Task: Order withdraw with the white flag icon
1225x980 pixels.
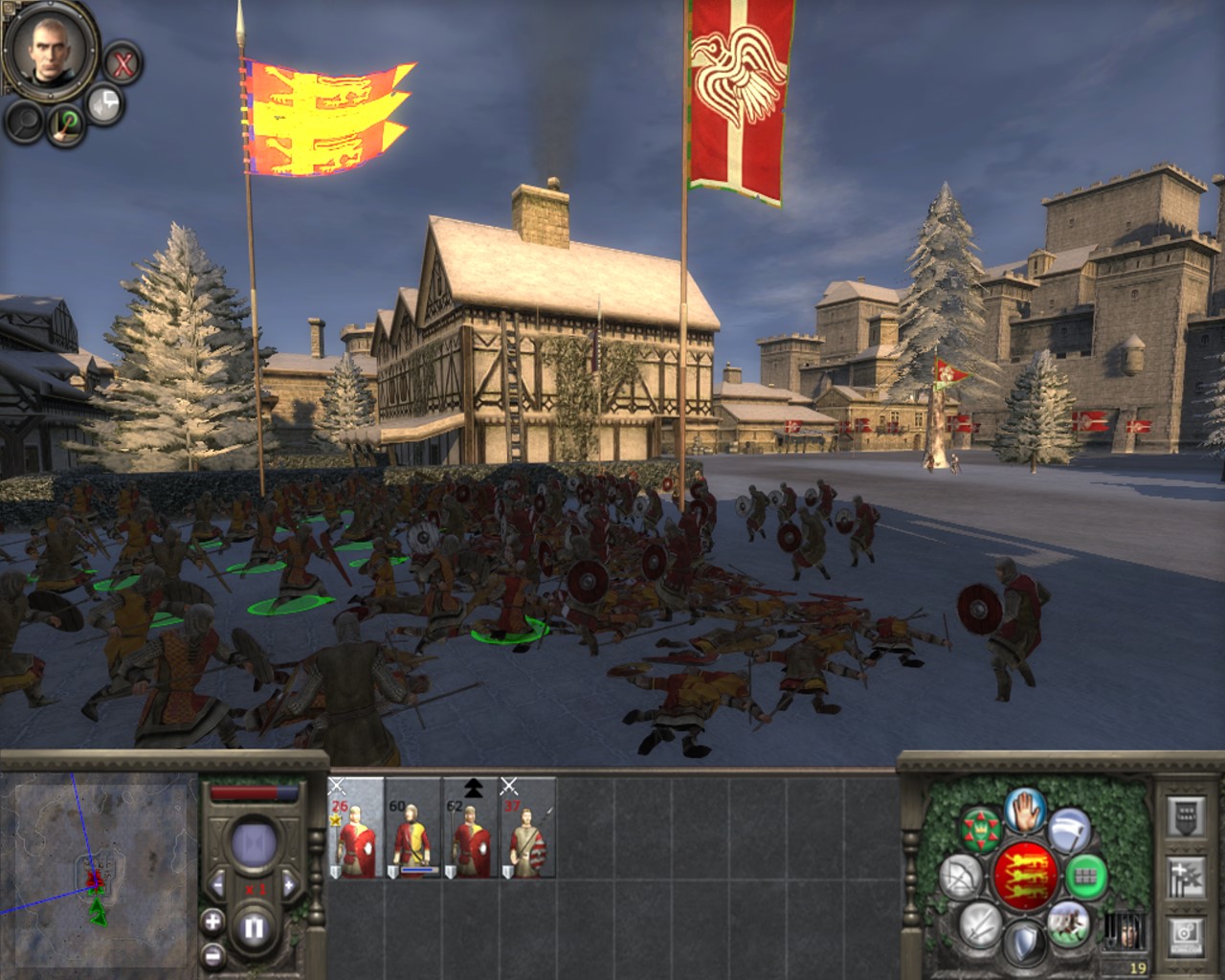Action: (x=1067, y=829)
